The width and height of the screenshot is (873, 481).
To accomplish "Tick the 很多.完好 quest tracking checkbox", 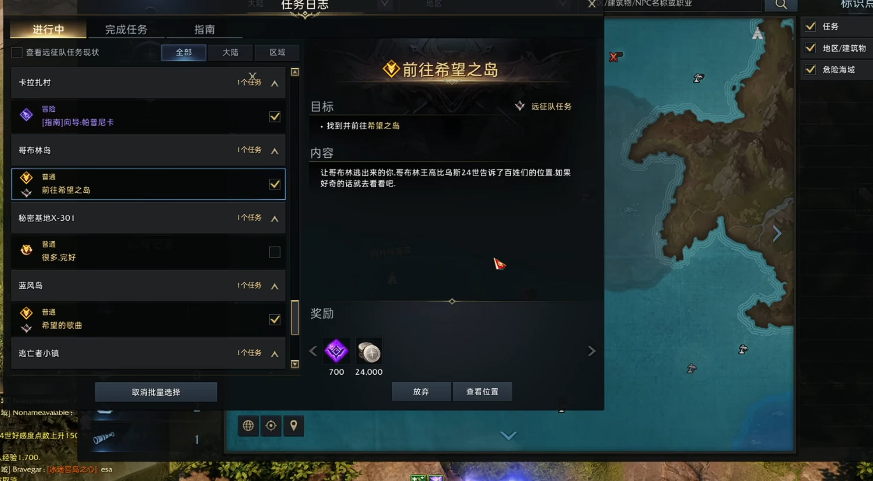I will coord(275,252).
